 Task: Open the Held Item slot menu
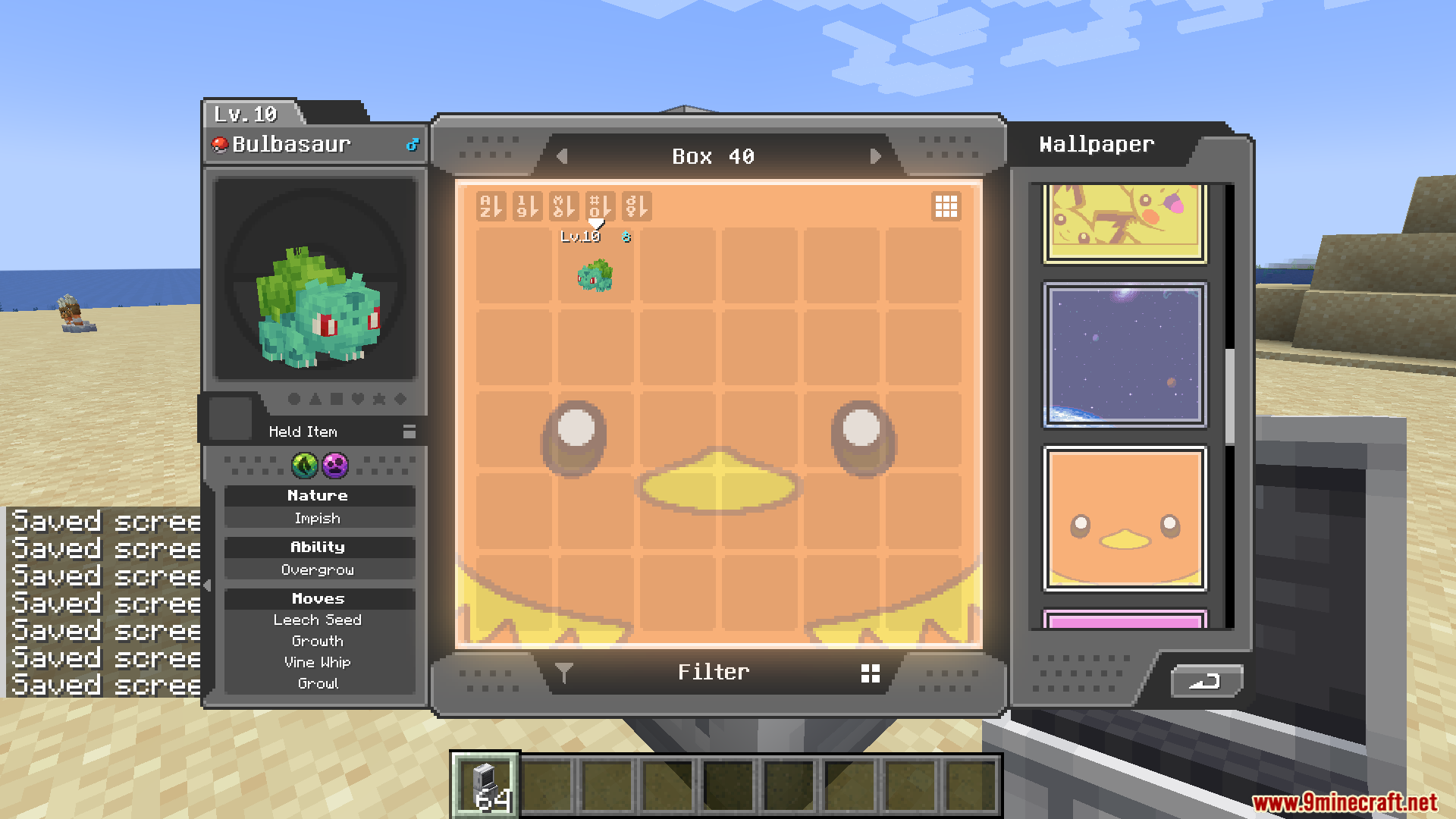(x=409, y=431)
